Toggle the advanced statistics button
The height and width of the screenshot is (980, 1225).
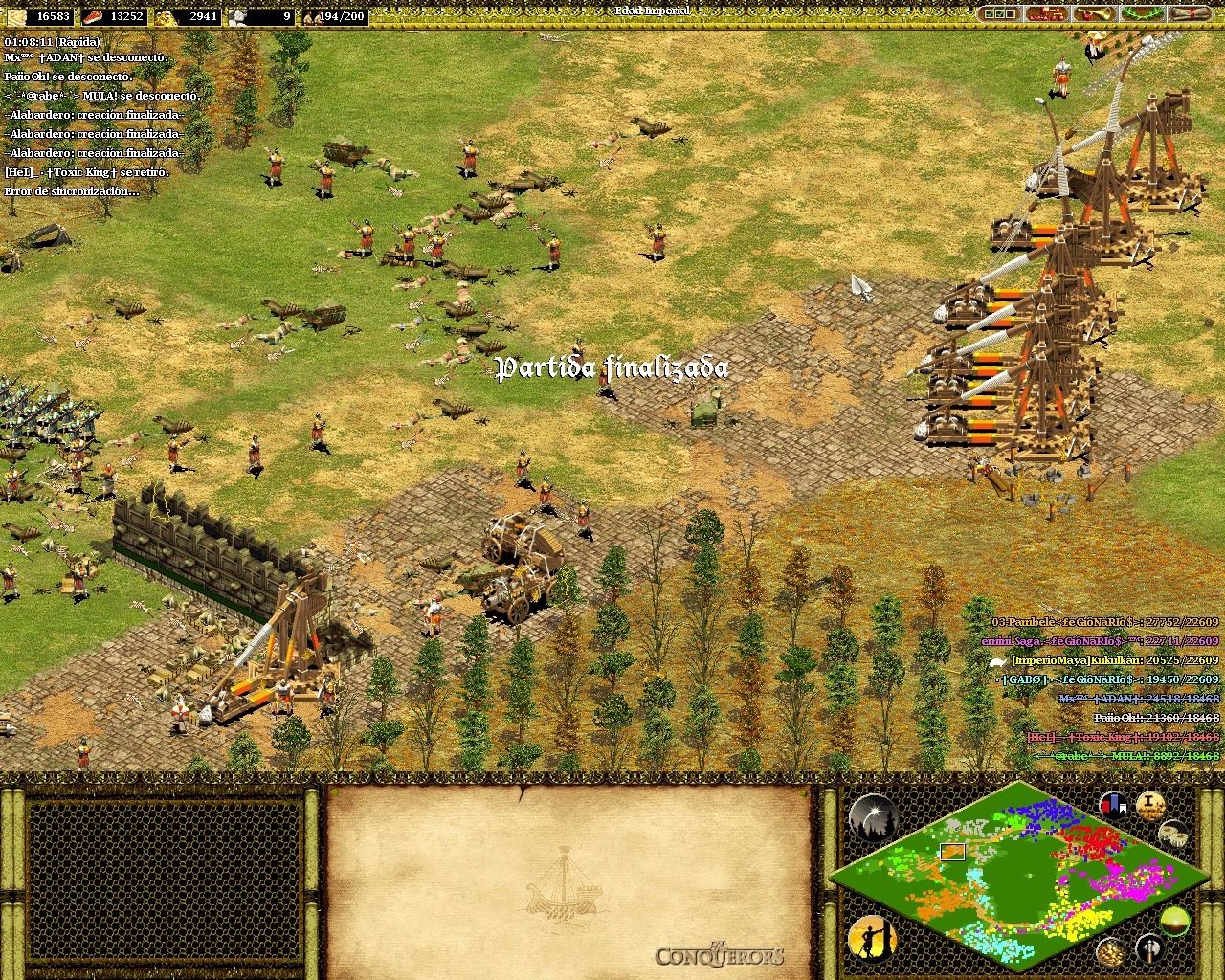pos(1149,805)
